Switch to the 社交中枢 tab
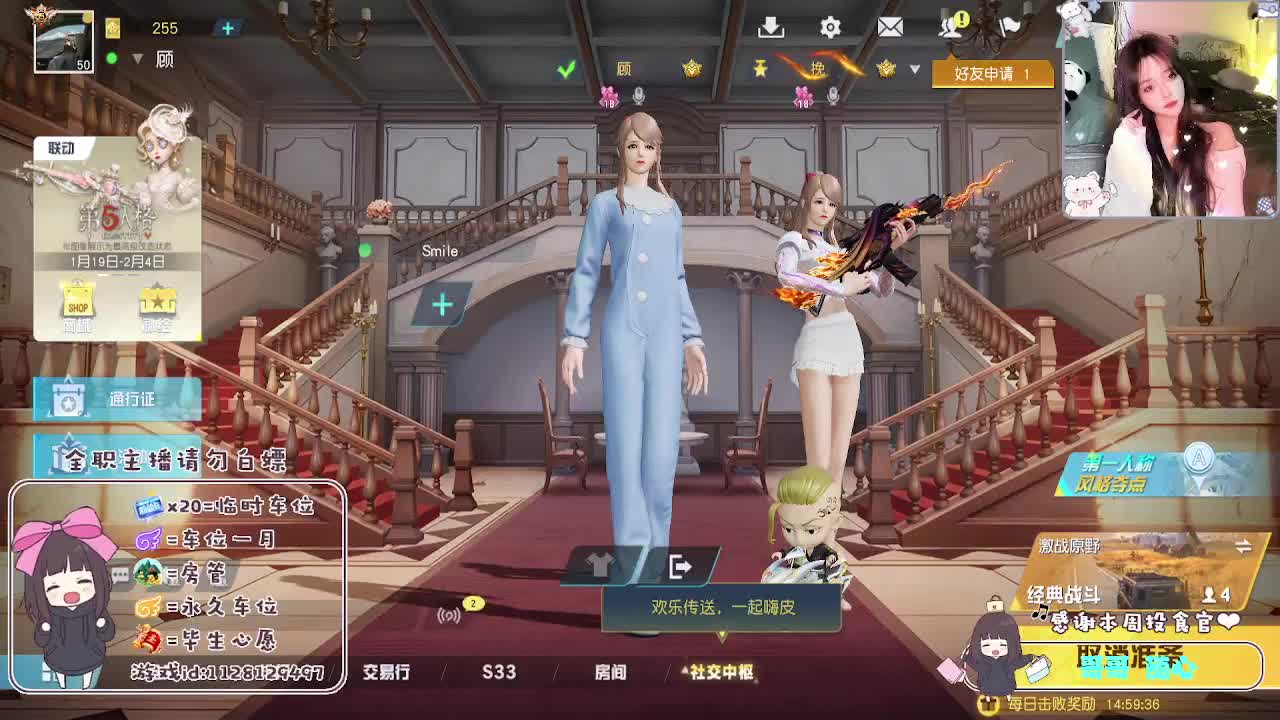This screenshot has height=720, width=1280. pyautogui.click(x=722, y=673)
